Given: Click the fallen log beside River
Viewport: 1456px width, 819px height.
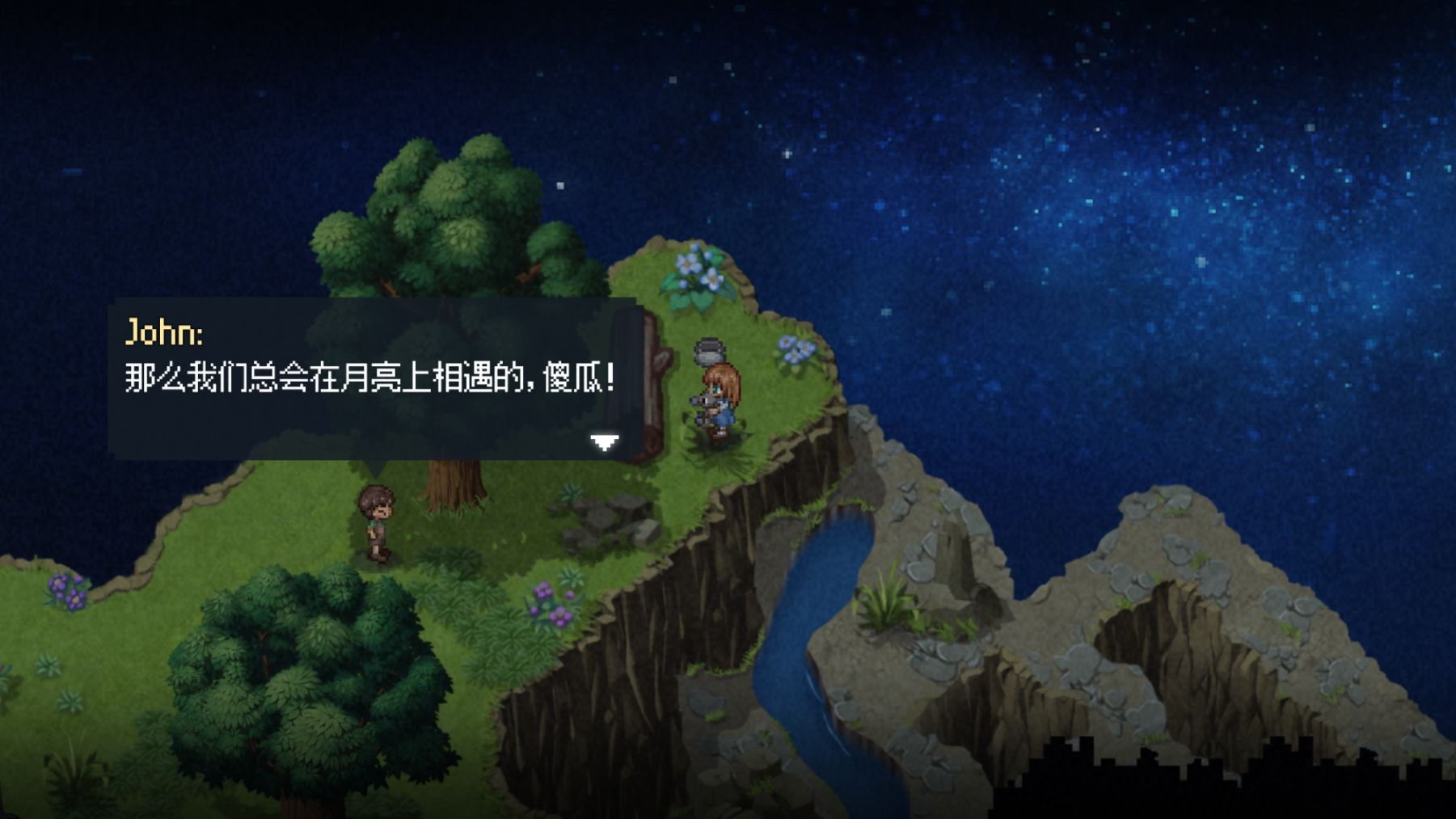Looking at the screenshot, I should pyautogui.click(x=656, y=388).
